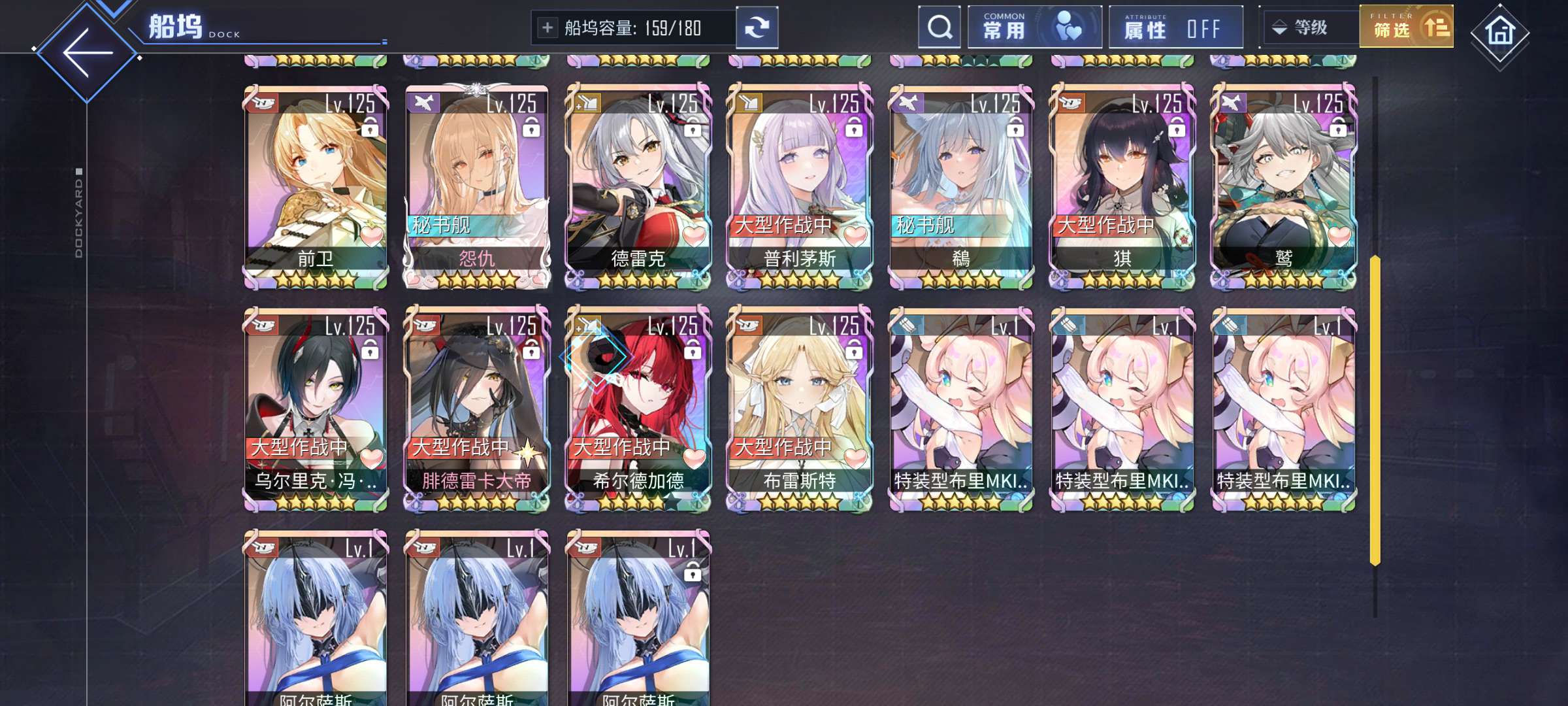
Task: Open the 鵗 ship card
Action: tap(961, 186)
